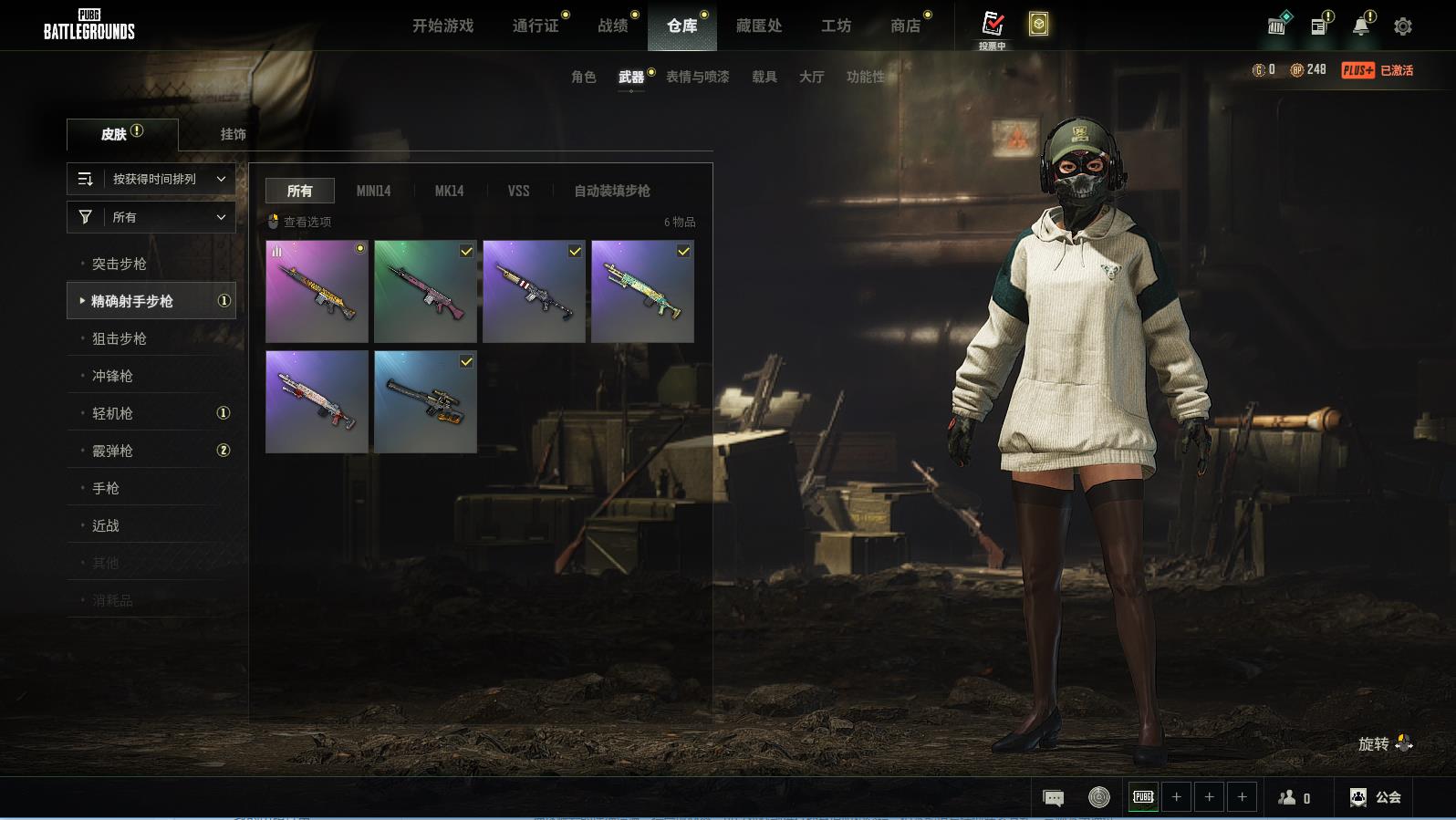Open the 公会 guild panel

pos(1376,797)
